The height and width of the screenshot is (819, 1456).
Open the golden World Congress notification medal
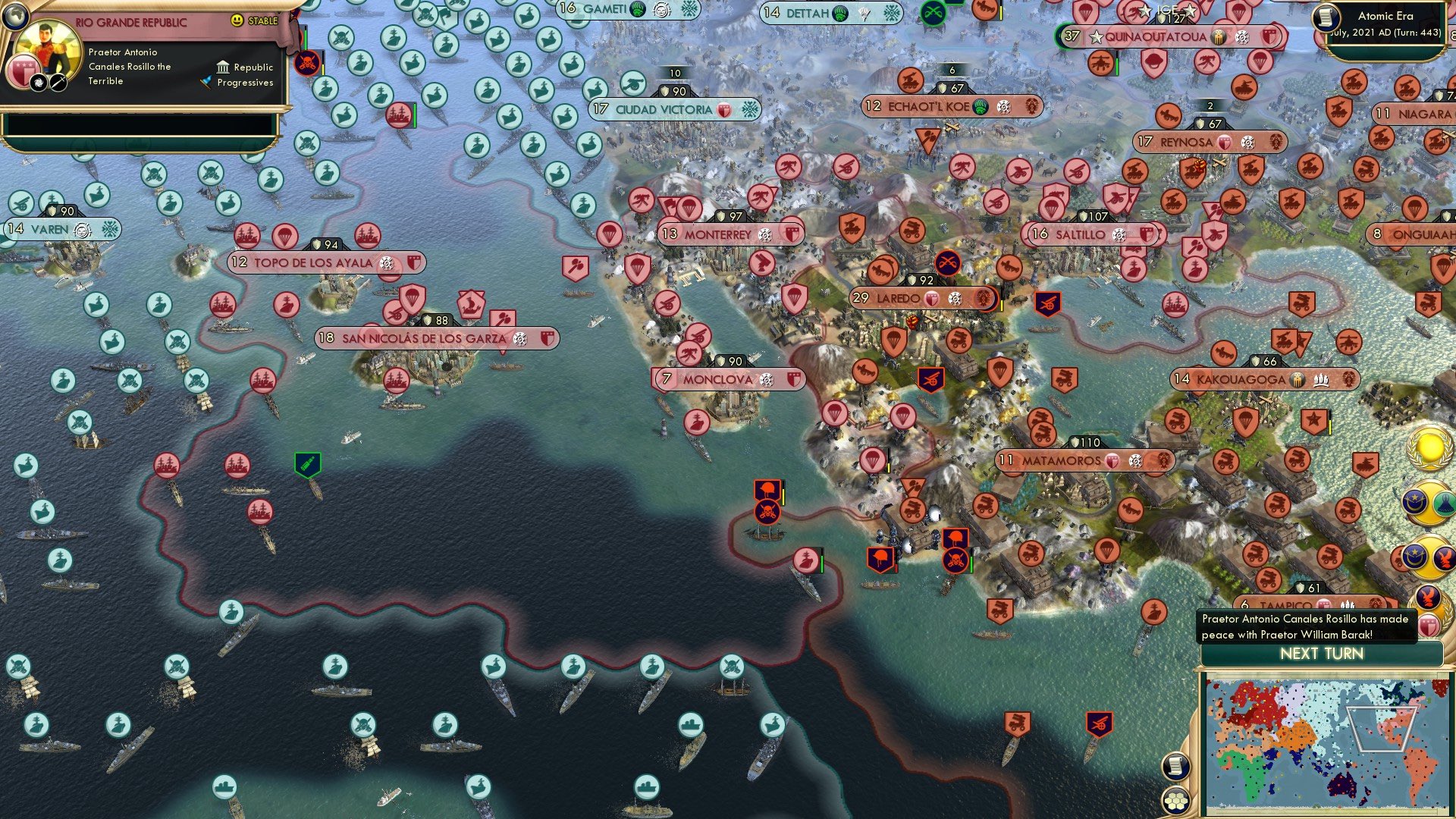click(x=1428, y=448)
